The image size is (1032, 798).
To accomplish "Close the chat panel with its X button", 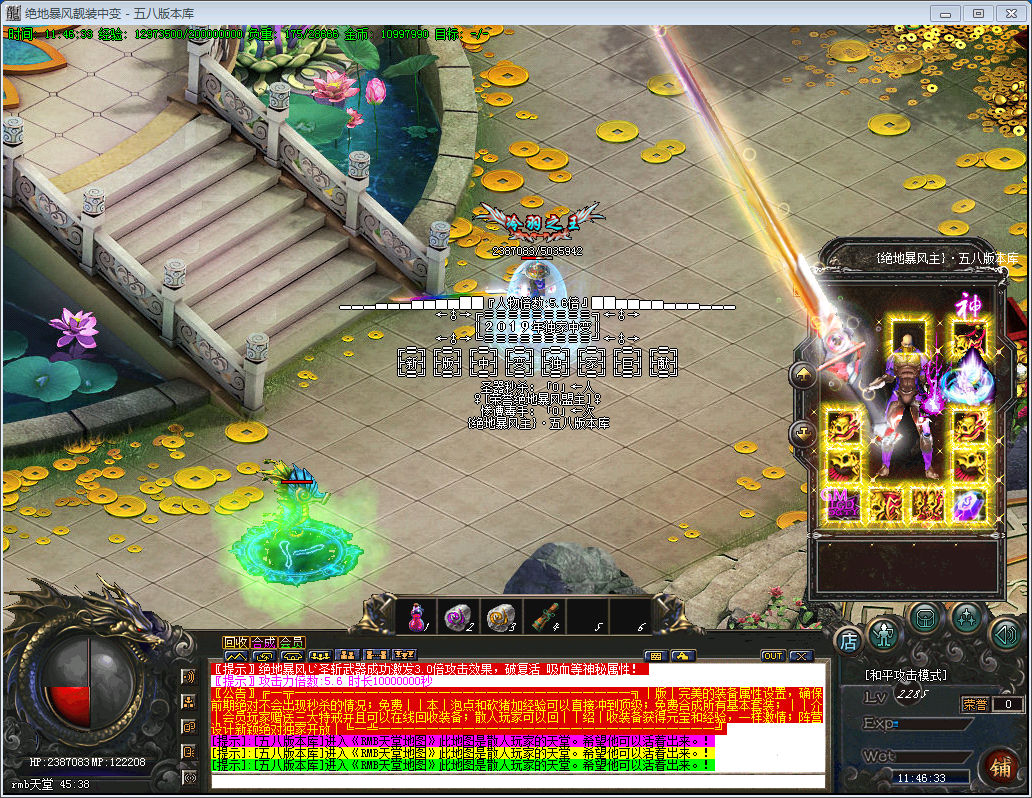I will (x=800, y=656).
